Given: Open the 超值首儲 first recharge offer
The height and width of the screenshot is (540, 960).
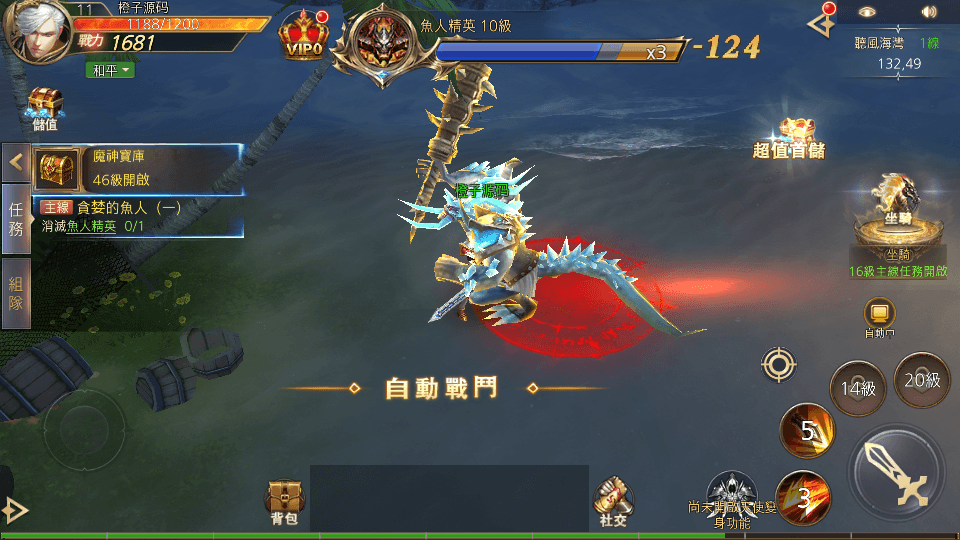Looking at the screenshot, I should (792, 138).
